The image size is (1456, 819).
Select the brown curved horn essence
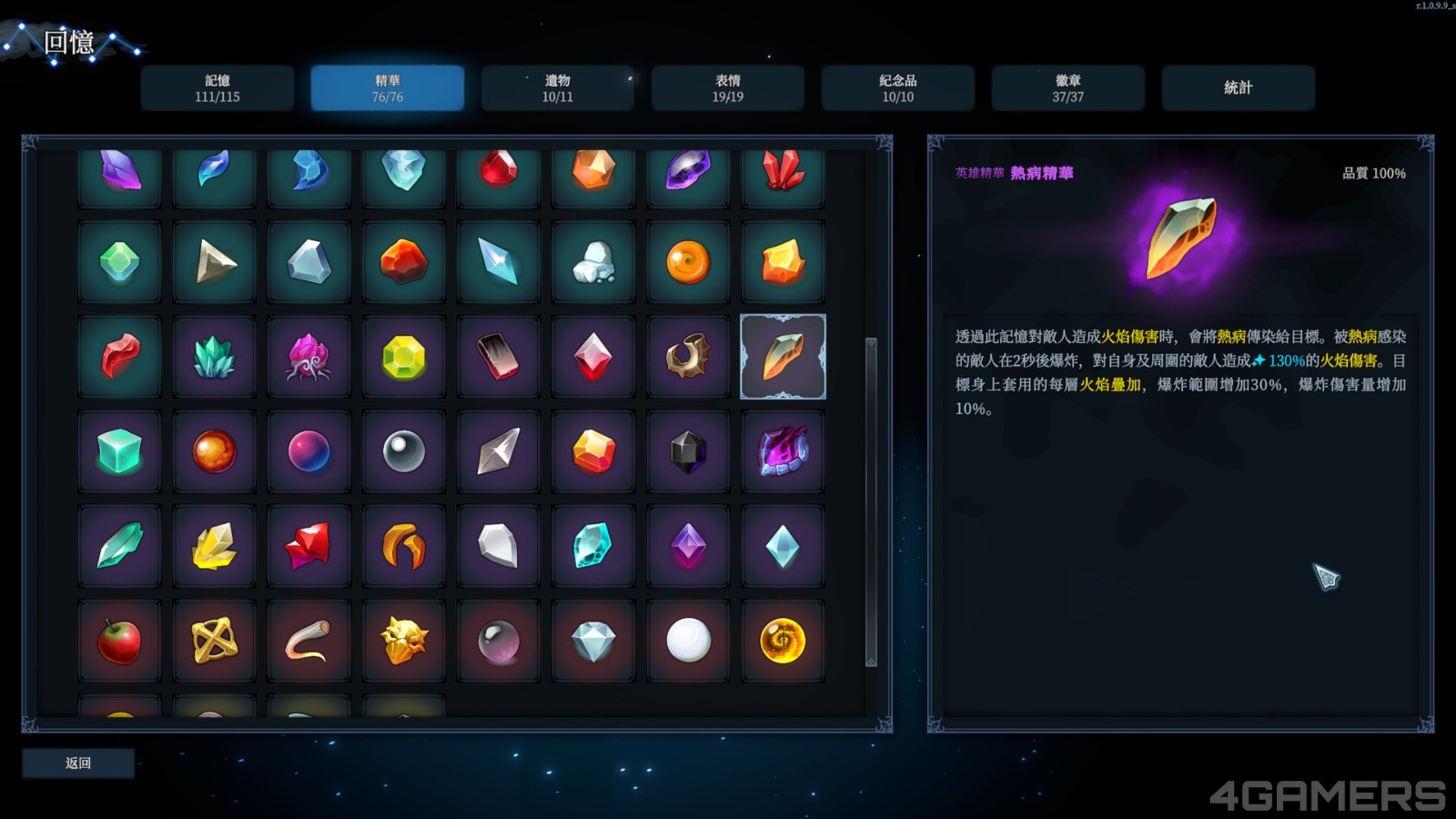click(x=688, y=357)
